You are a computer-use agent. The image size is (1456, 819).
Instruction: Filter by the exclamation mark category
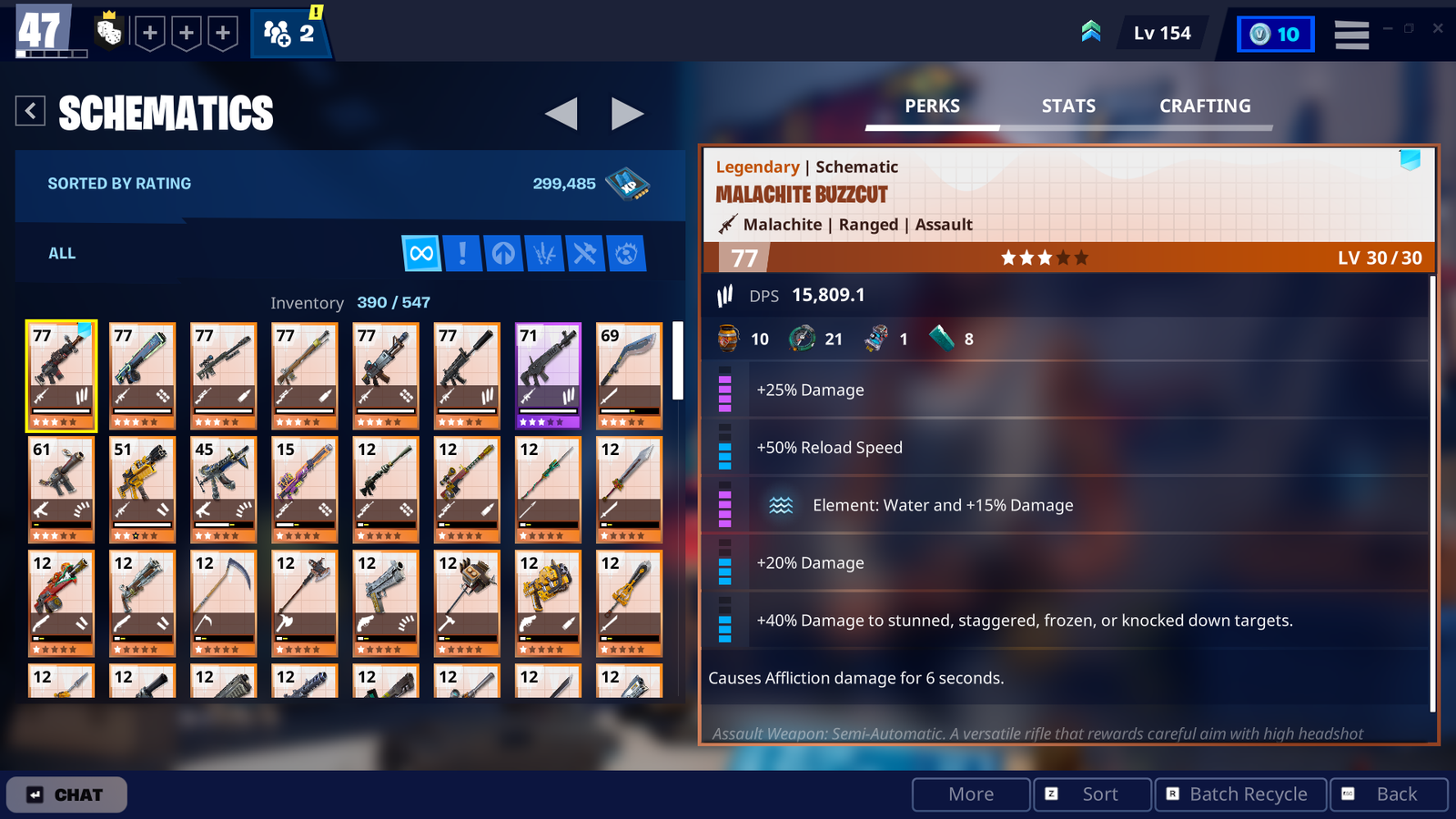point(462,253)
